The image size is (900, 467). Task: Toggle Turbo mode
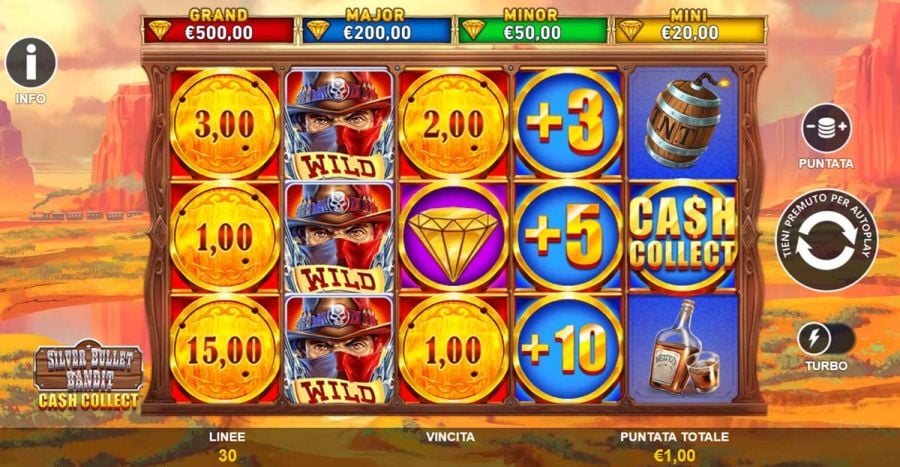[x=826, y=339]
